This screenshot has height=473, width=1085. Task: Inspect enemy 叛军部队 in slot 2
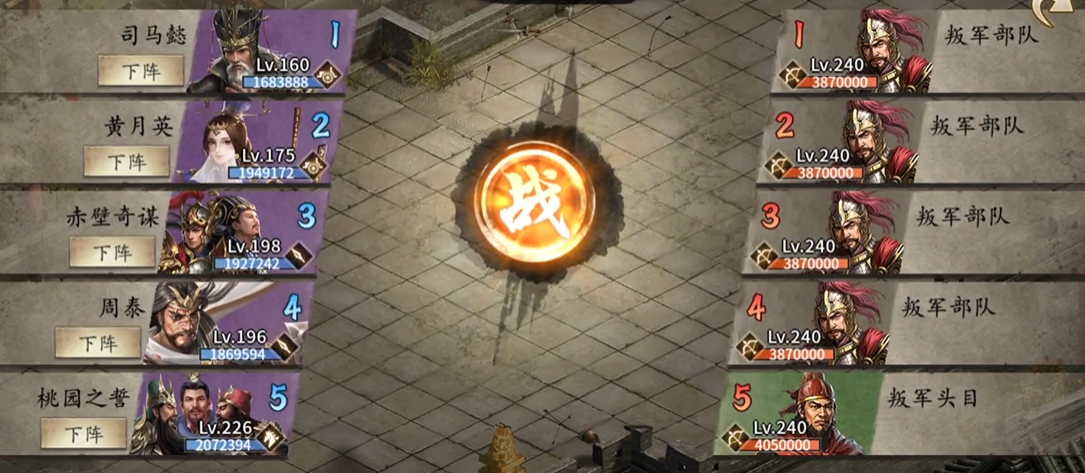click(x=876, y=142)
